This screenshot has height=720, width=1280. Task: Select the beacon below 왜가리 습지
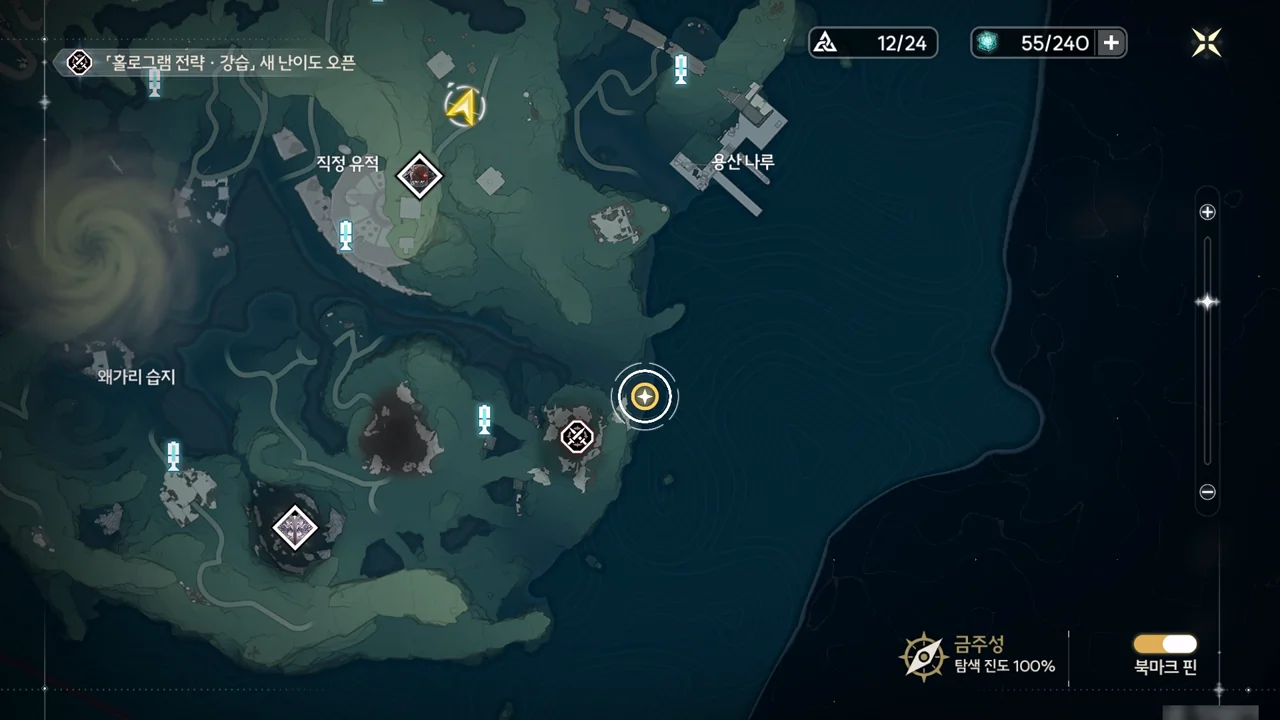click(173, 455)
